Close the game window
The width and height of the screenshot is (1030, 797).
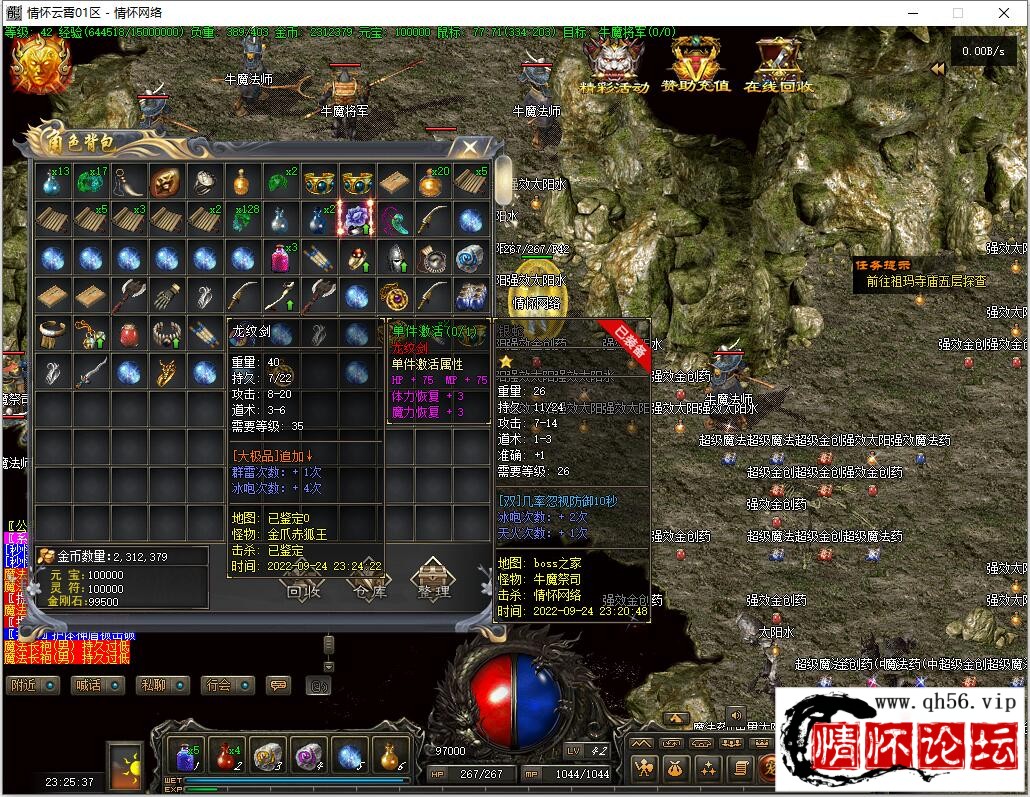1005,13
